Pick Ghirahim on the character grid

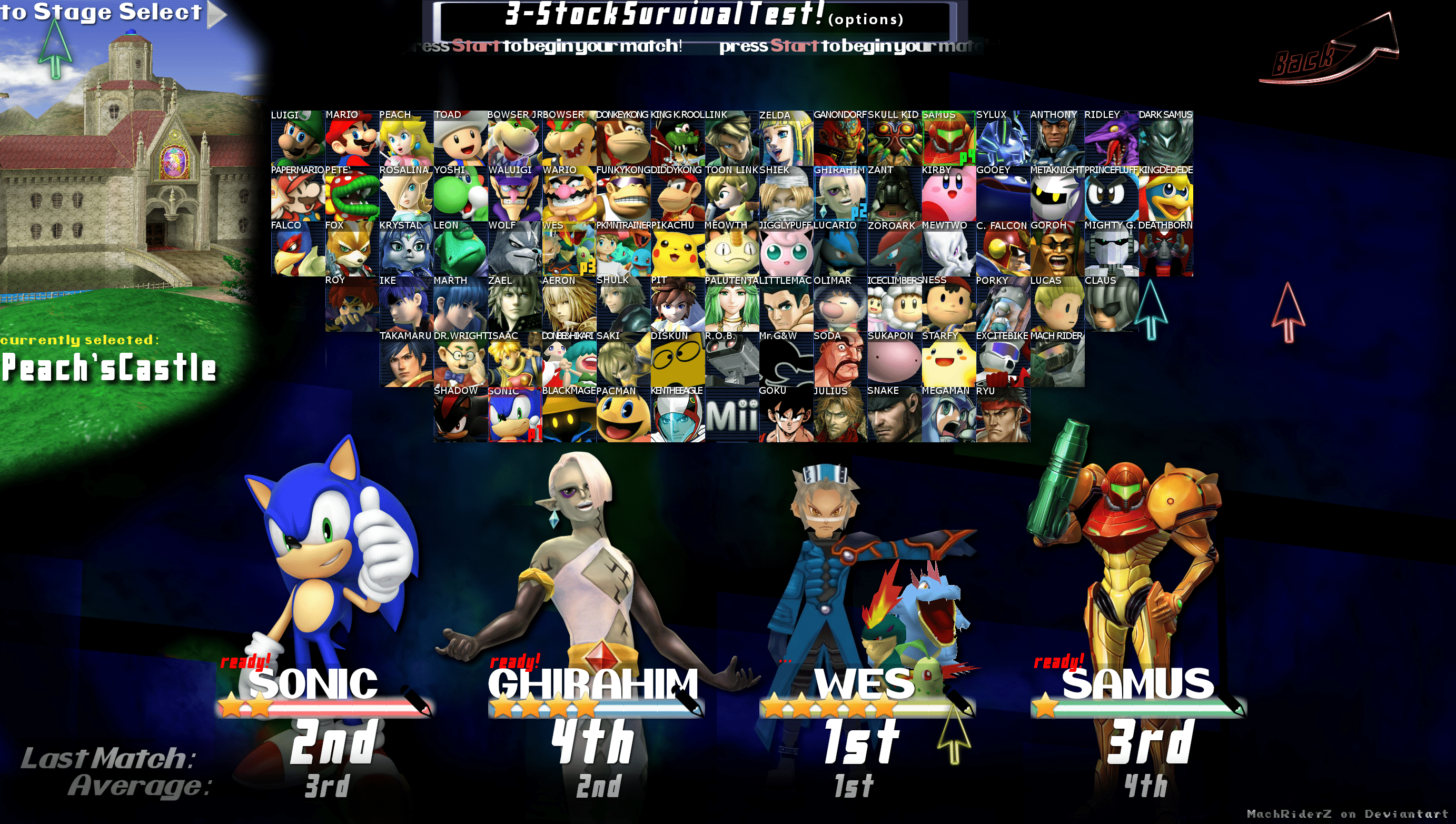839,195
